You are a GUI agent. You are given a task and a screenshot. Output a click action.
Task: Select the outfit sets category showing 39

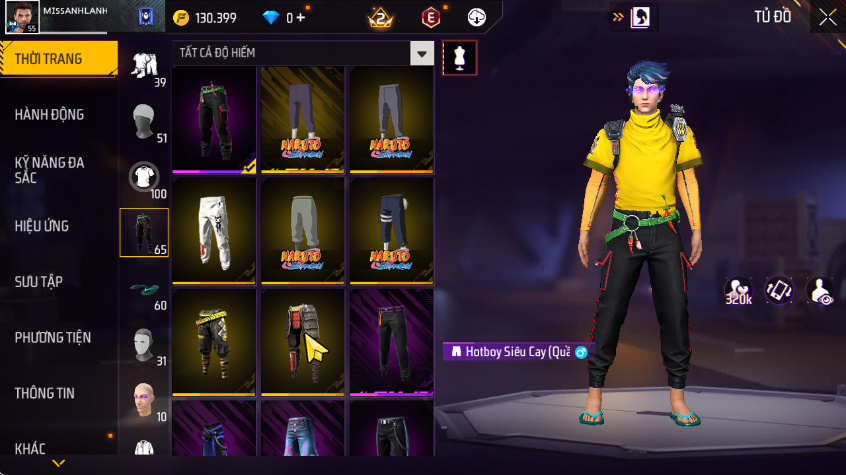[146, 66]
